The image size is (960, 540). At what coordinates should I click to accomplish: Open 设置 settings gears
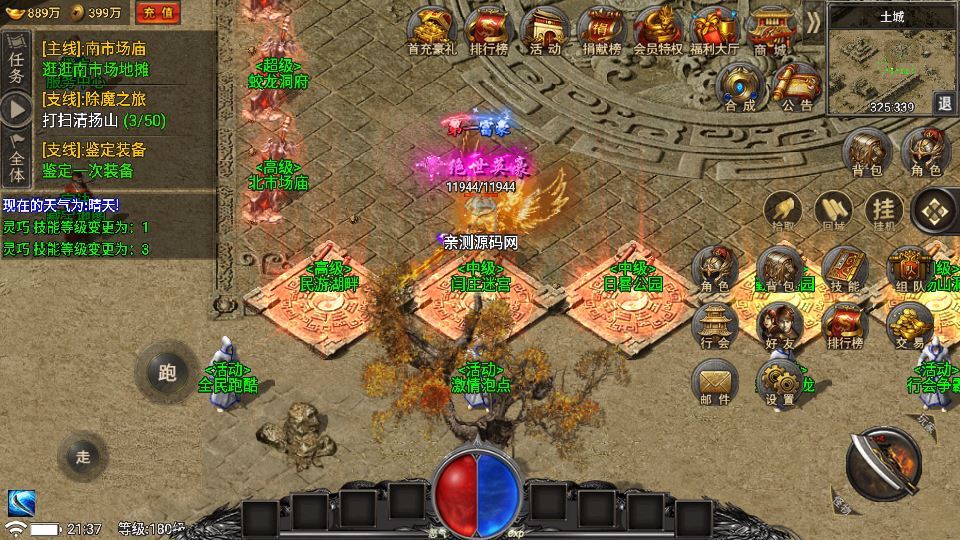(778, 382)
